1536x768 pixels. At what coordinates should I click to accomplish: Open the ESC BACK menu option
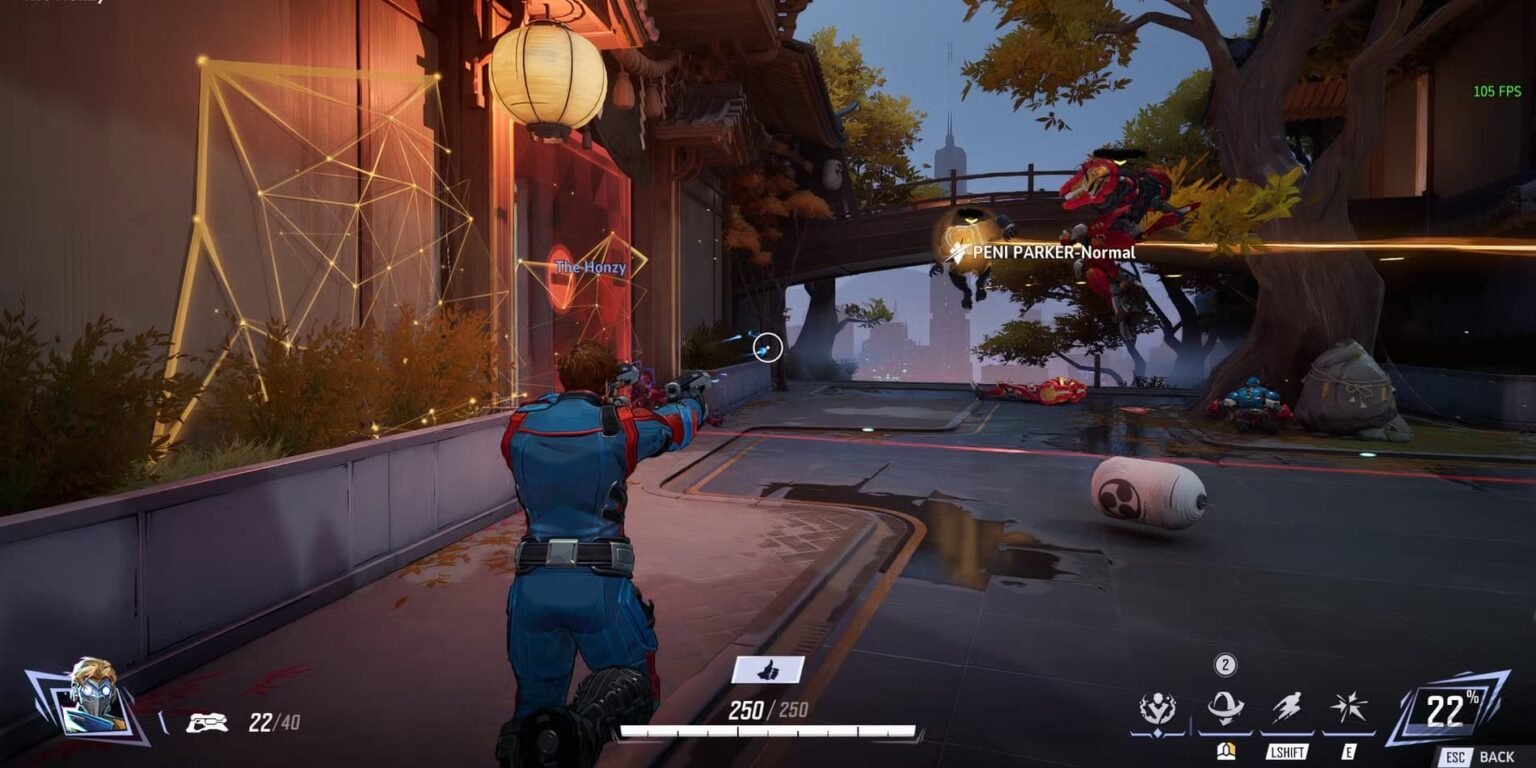click(1475, 755)
